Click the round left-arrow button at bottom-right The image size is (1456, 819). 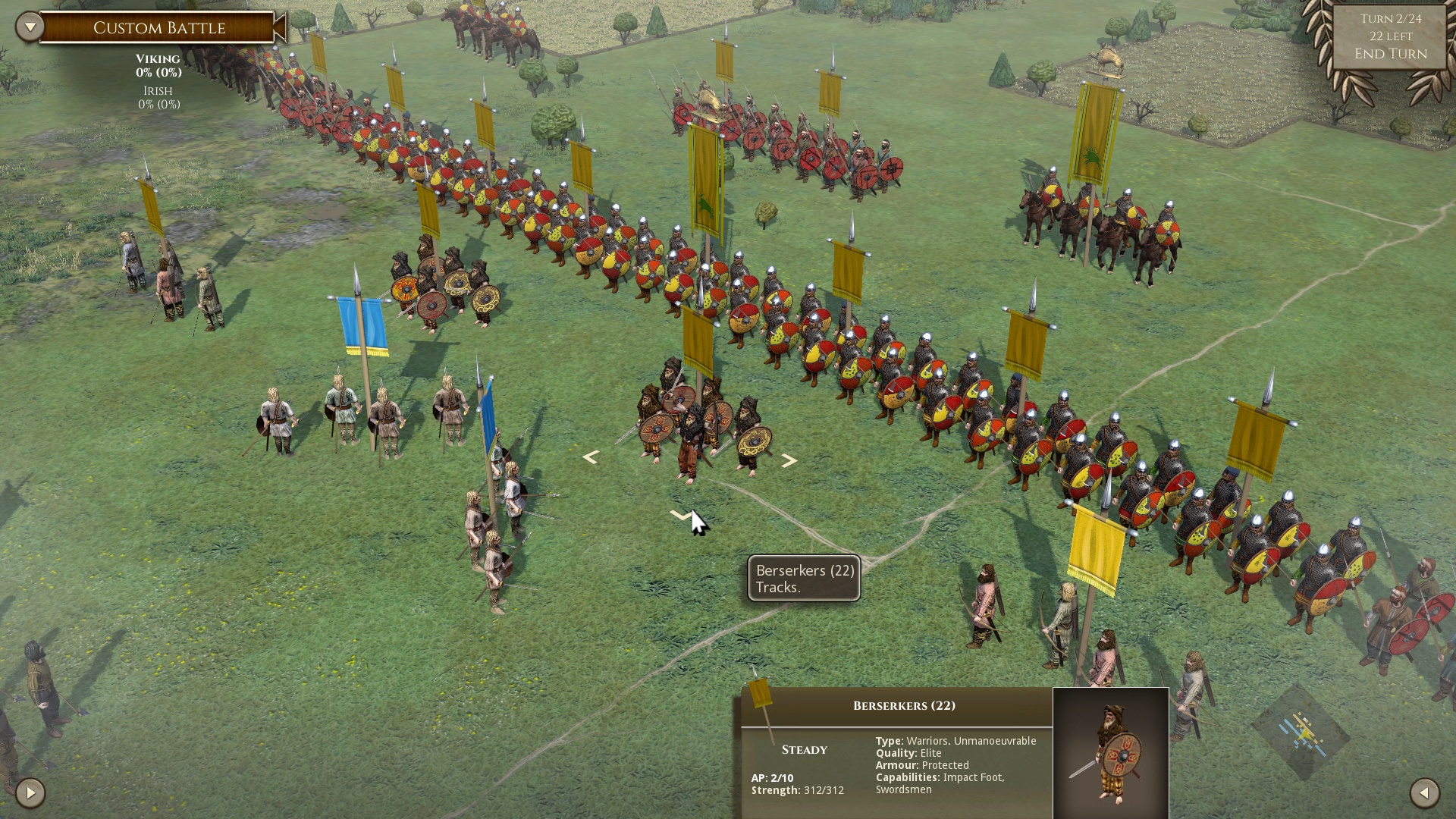[1424, 793]
